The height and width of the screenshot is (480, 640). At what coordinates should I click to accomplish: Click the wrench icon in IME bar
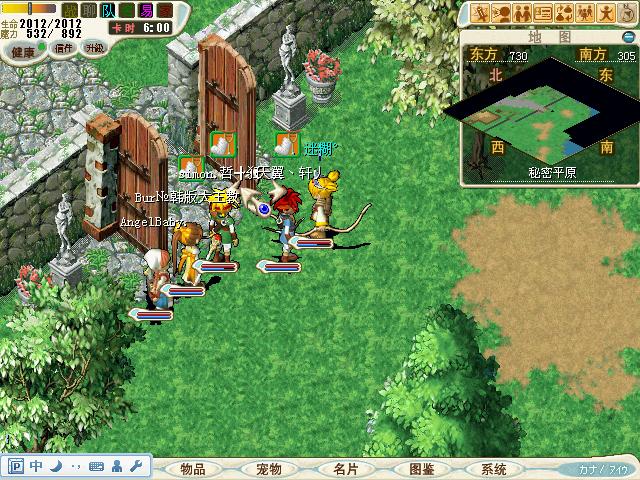pyautogui.click(x=135, y=466)
